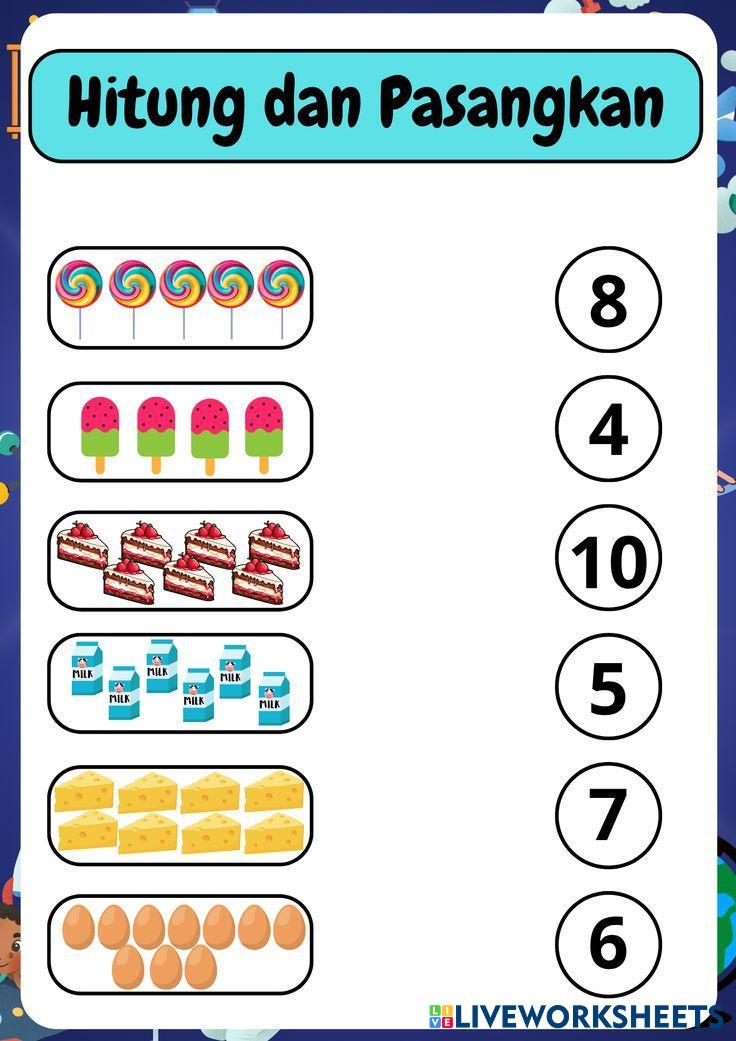Image resolution: width=736 pixels, height=1041 pixels.
Task: Choose the number 6 circle
Action: click(608, 944)
